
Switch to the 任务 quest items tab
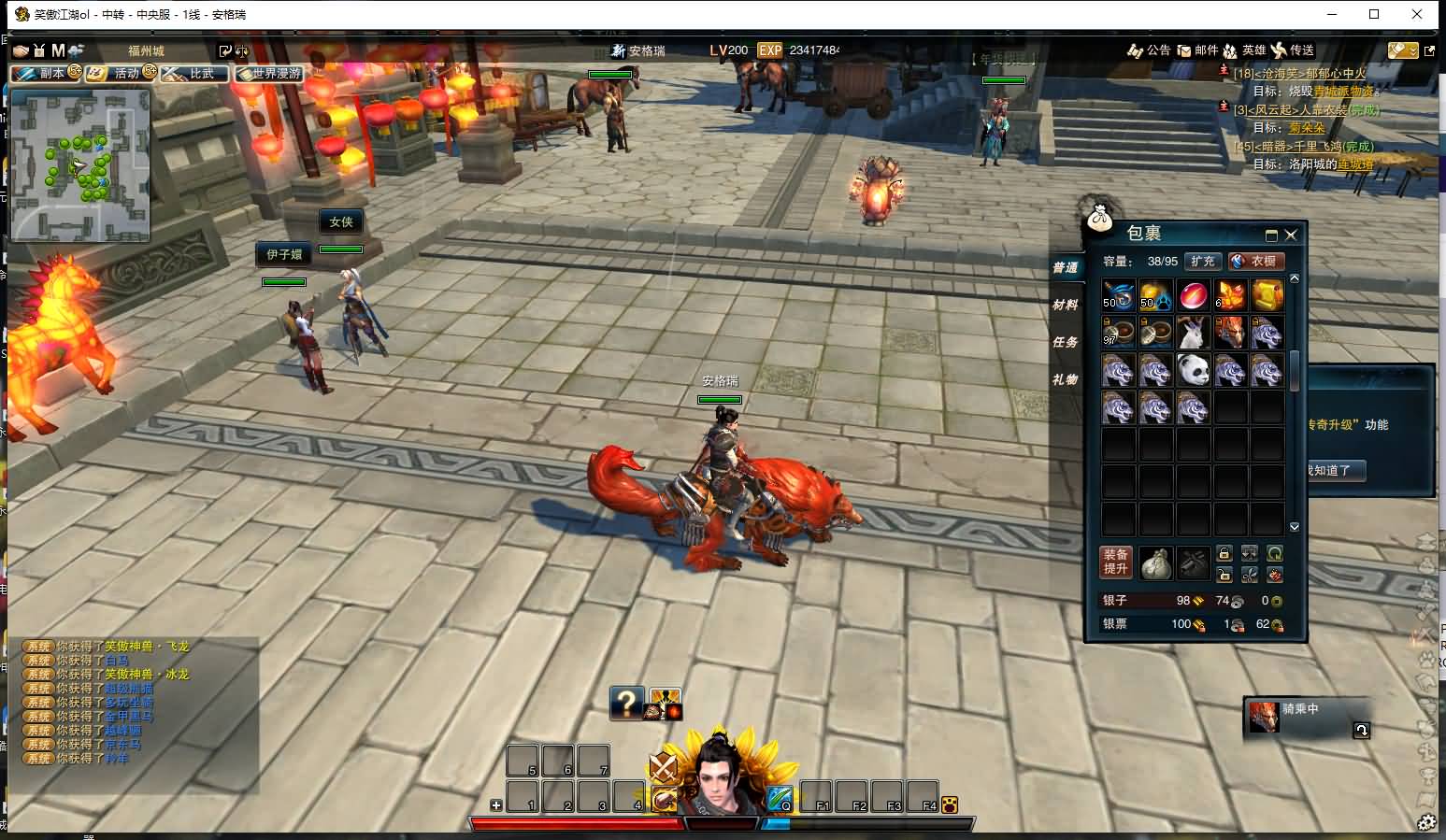click(1065, 343)
